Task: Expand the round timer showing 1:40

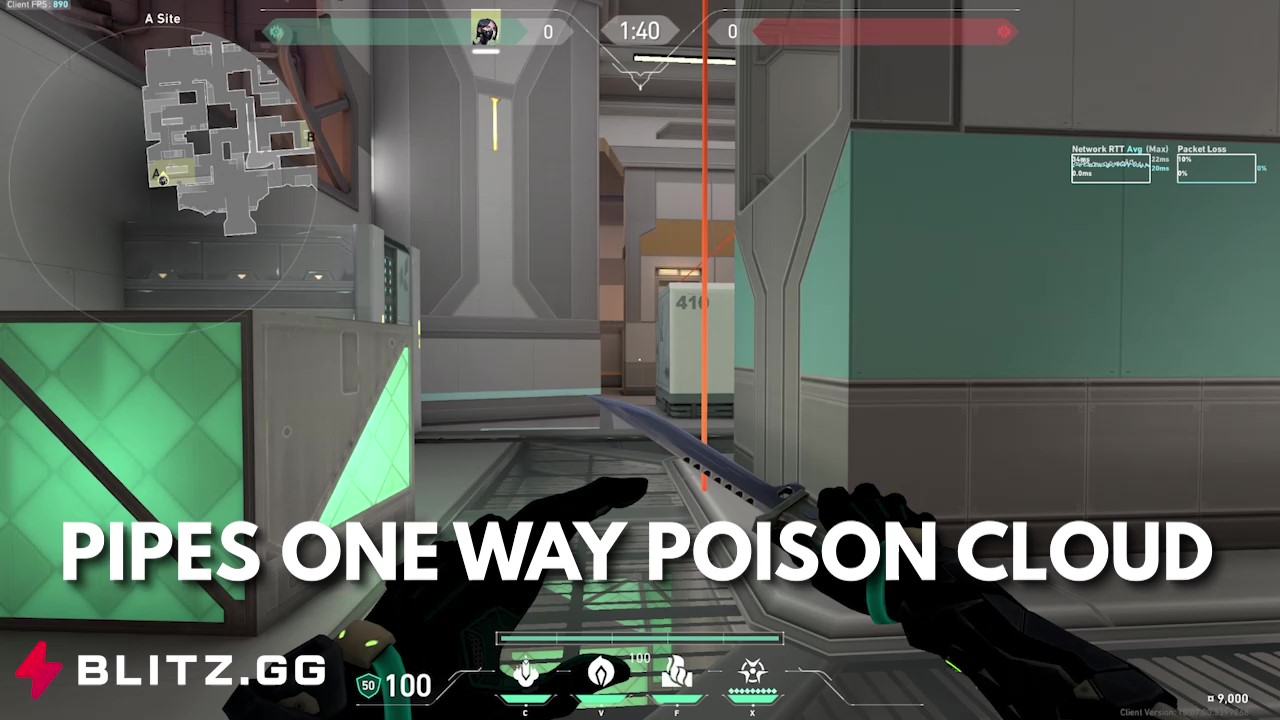Action: click(x=639, y=31)
